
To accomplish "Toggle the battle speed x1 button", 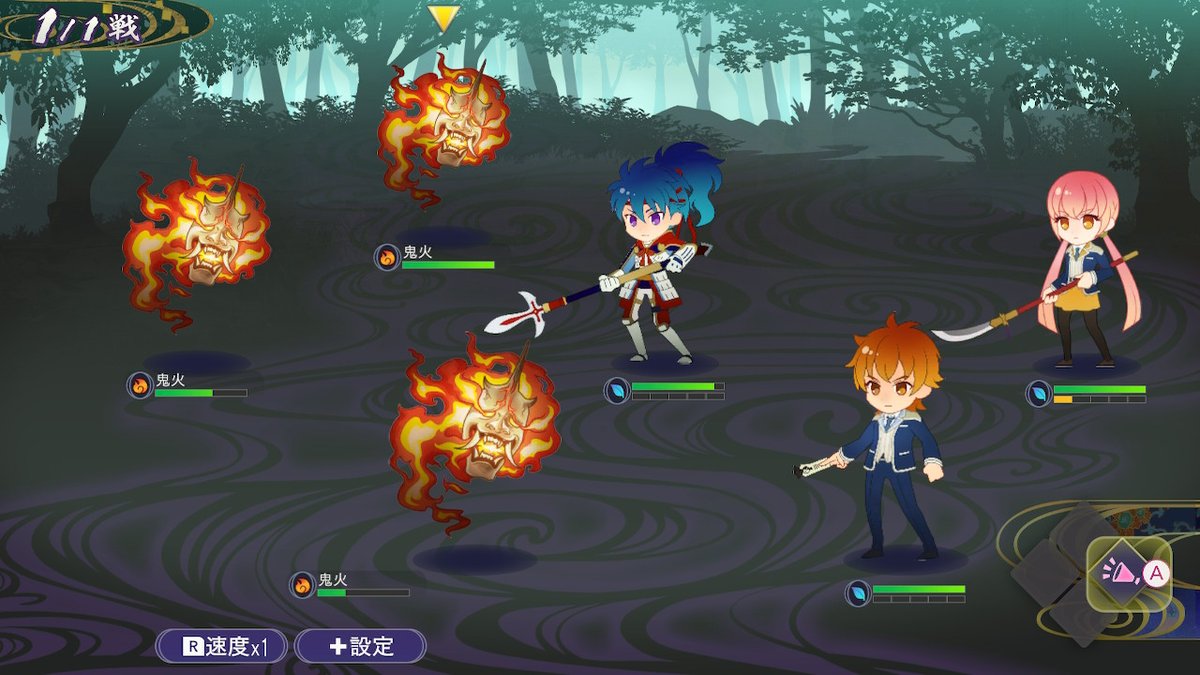I will point(222,646).
